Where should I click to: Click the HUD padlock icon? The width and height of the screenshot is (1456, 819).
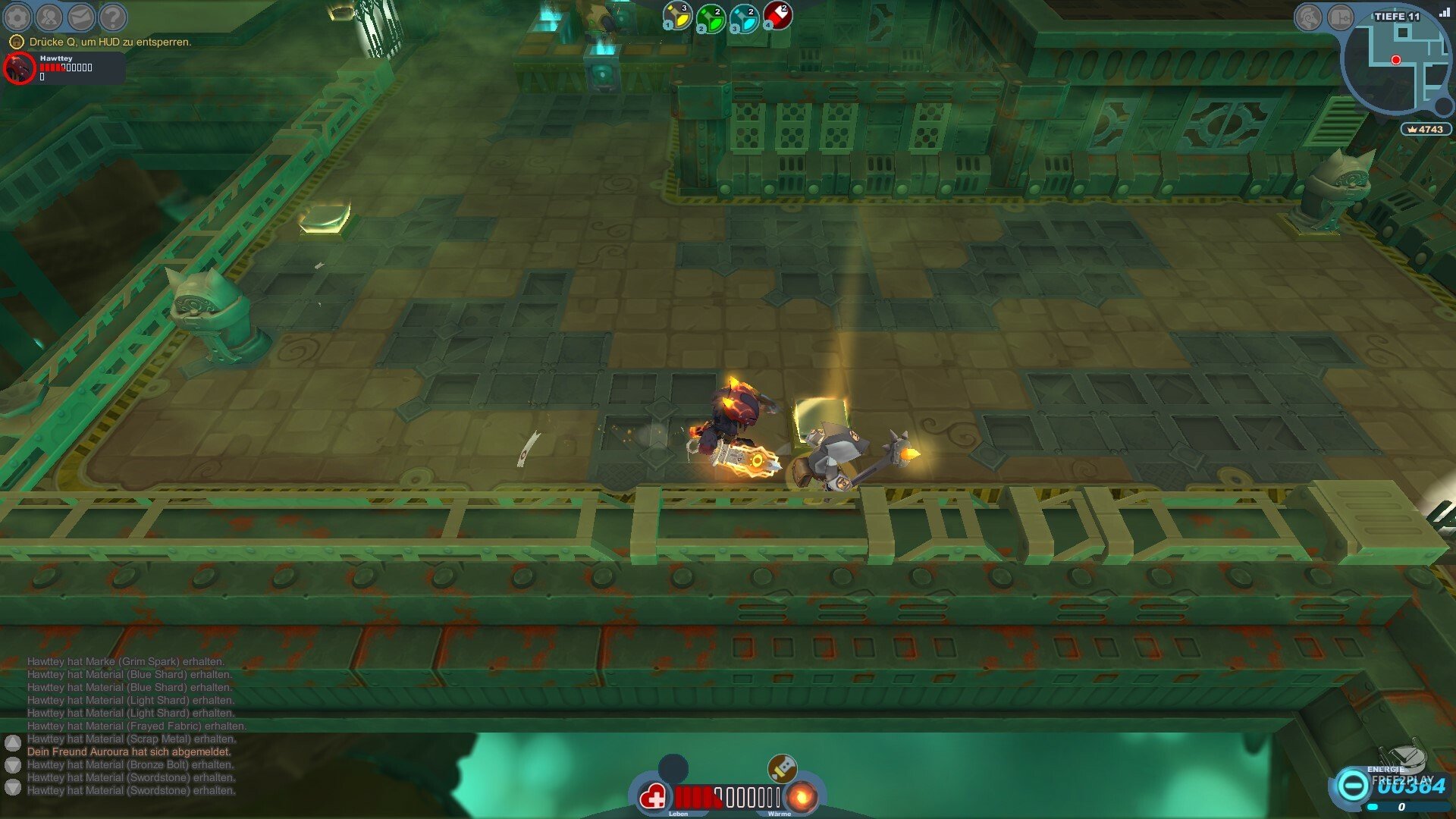click(x=16, y=42)
